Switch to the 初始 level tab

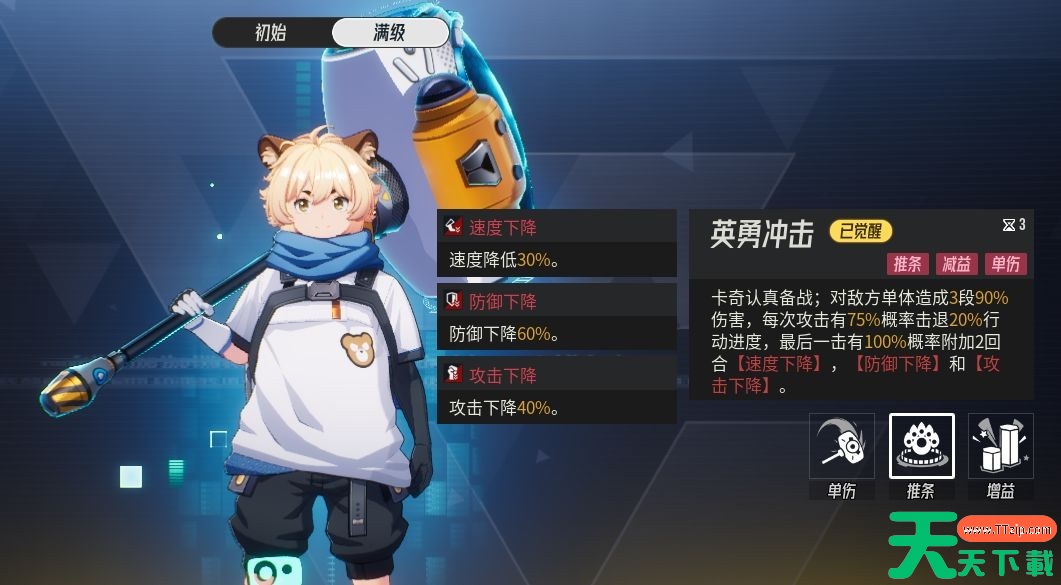point(271,32)
